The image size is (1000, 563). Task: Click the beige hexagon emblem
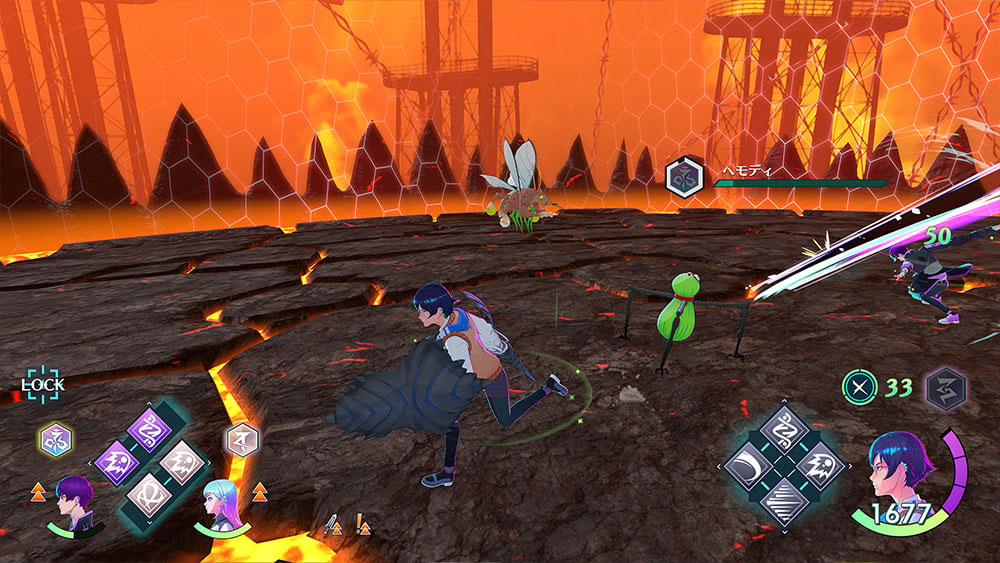[242, 438]
